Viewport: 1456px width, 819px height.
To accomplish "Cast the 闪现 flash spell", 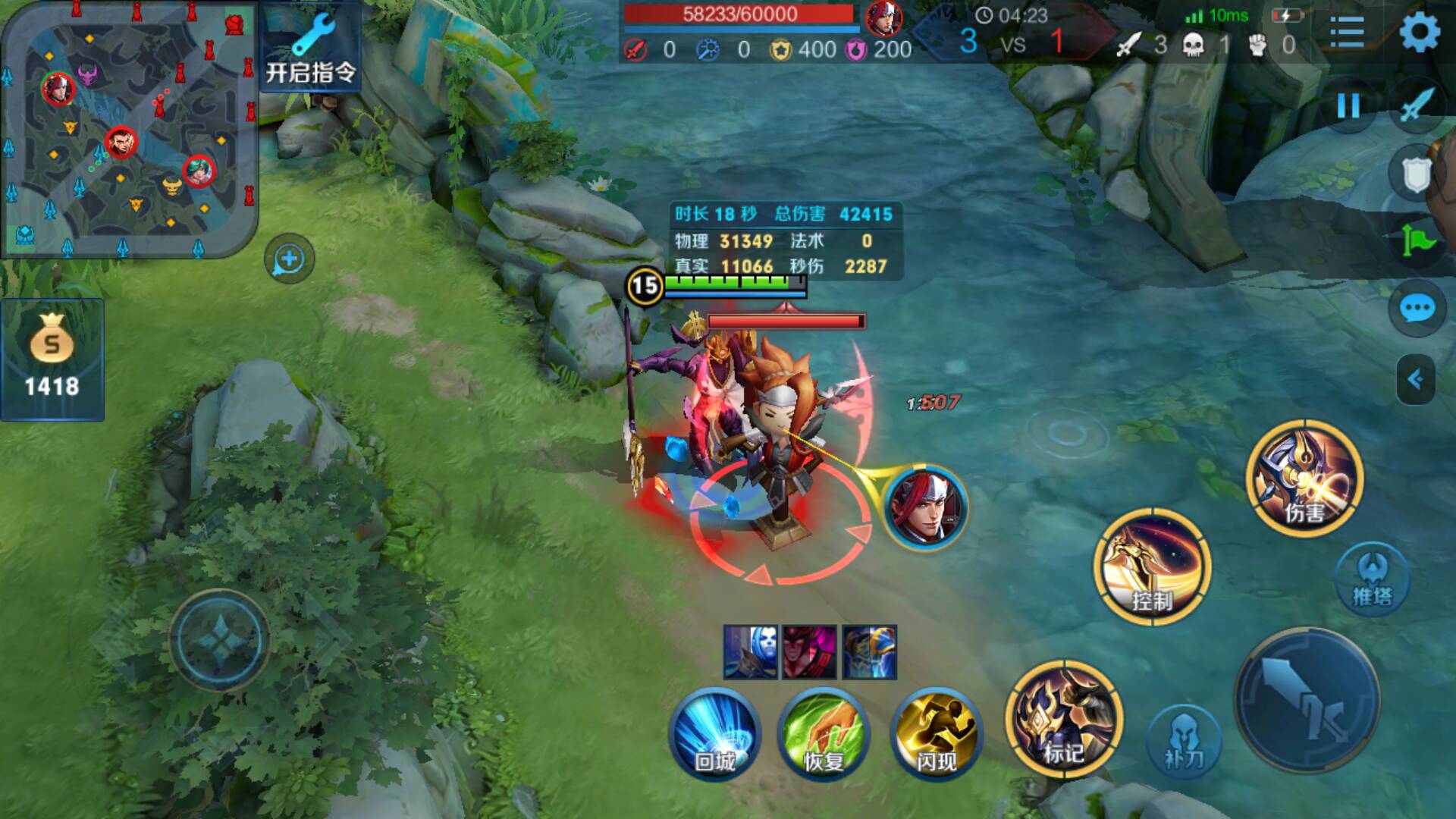I will tap(937, 733).
